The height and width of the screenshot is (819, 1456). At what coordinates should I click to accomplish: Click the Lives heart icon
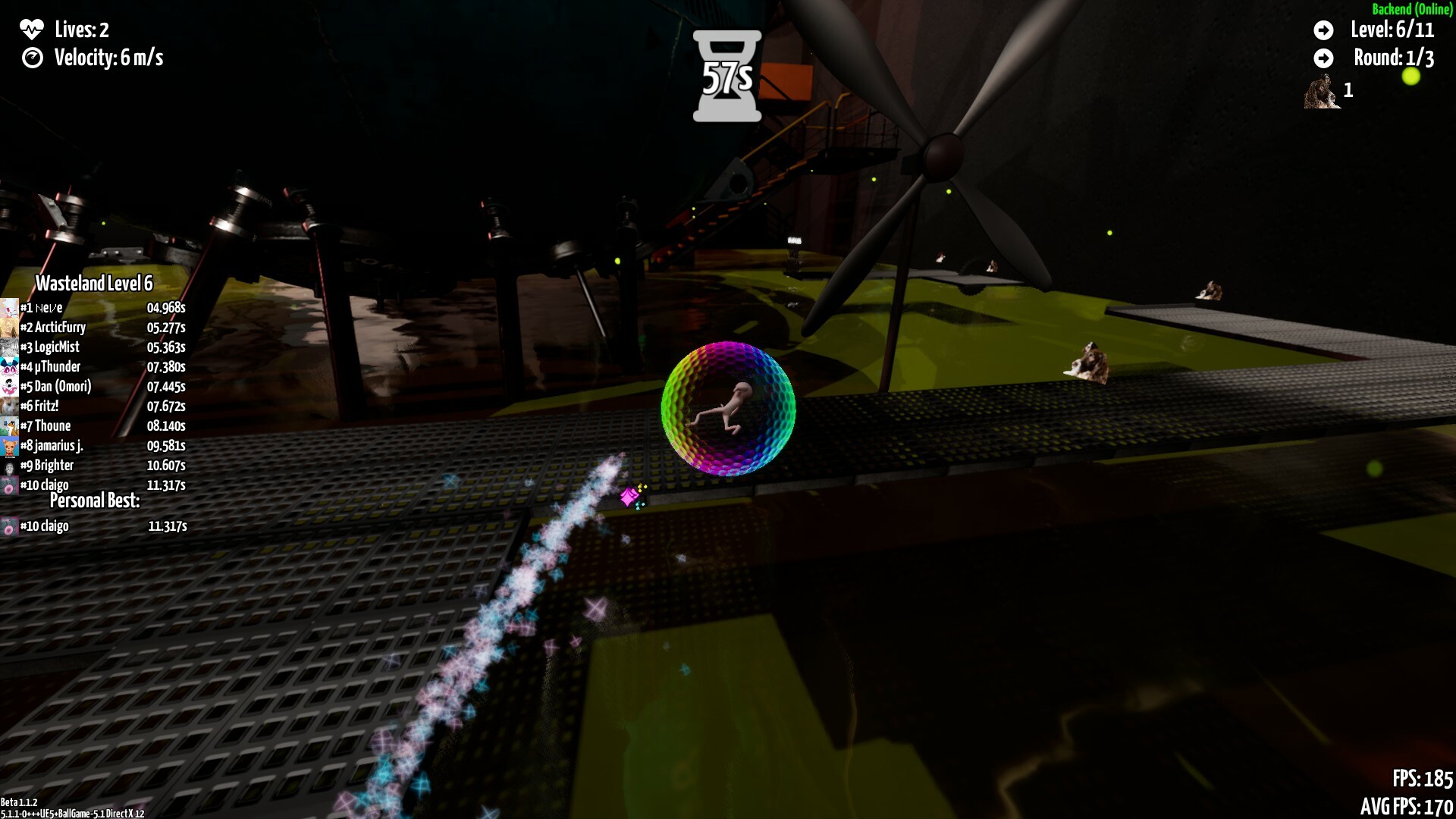pyautogui.click(x=32, y=30)
